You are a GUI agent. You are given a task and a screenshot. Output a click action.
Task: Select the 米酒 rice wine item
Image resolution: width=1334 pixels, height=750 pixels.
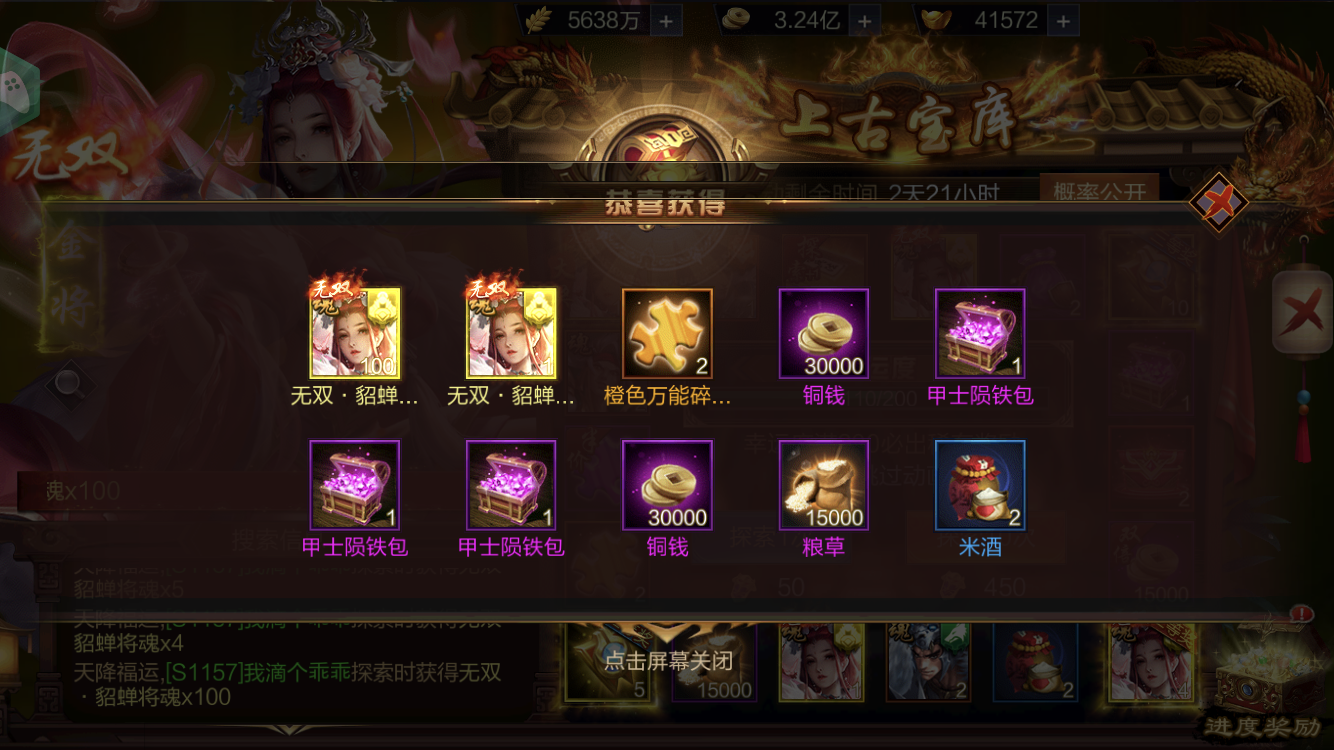979,486
